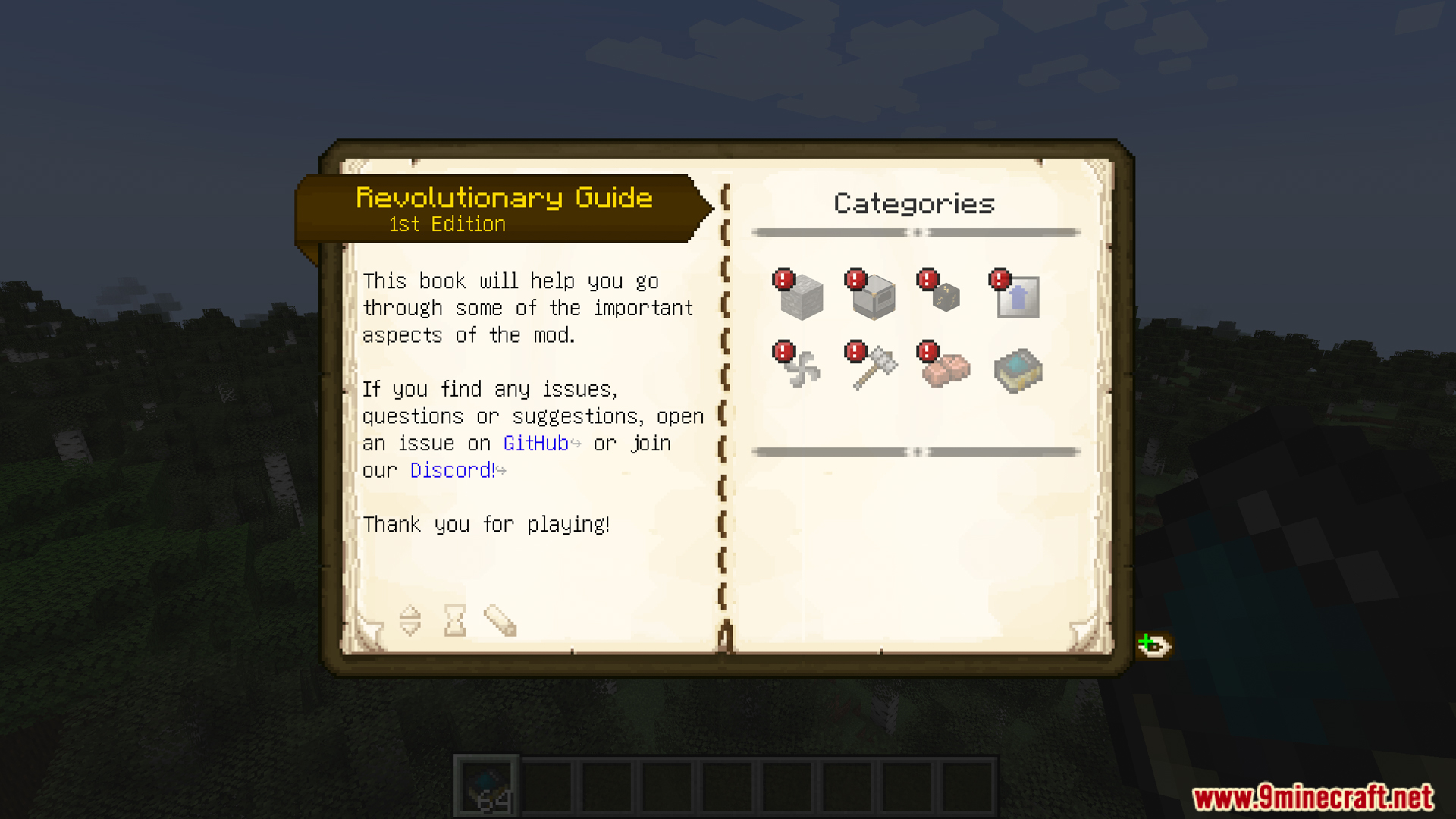Activate the pencil edit button
Screen dimensions: 1456x819
point(500,620)
